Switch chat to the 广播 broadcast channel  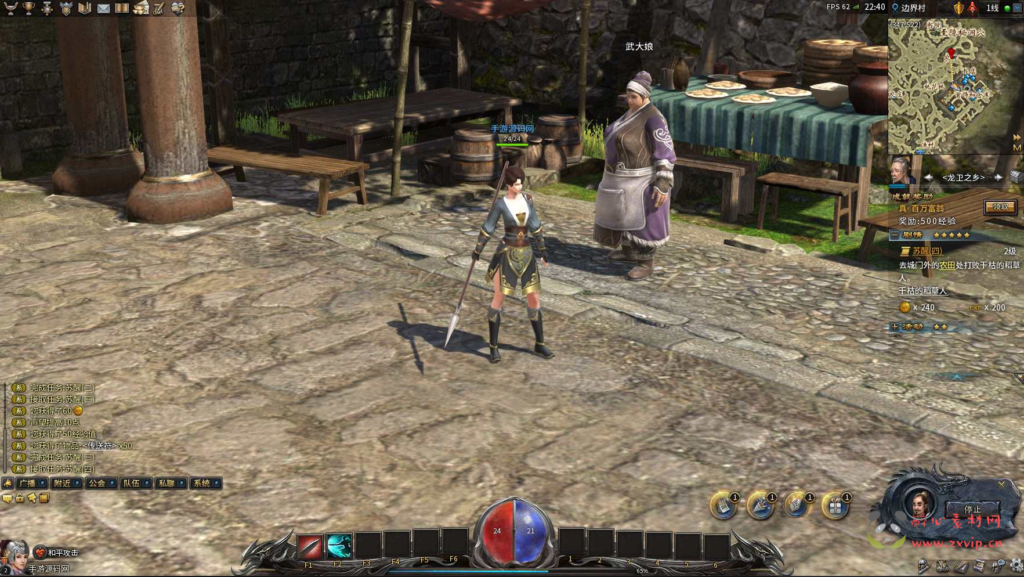26,483
